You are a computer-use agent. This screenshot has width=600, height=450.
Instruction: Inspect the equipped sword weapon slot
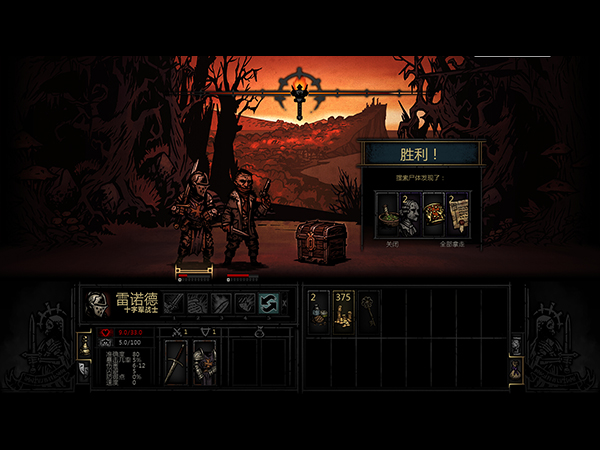point(176,363)
